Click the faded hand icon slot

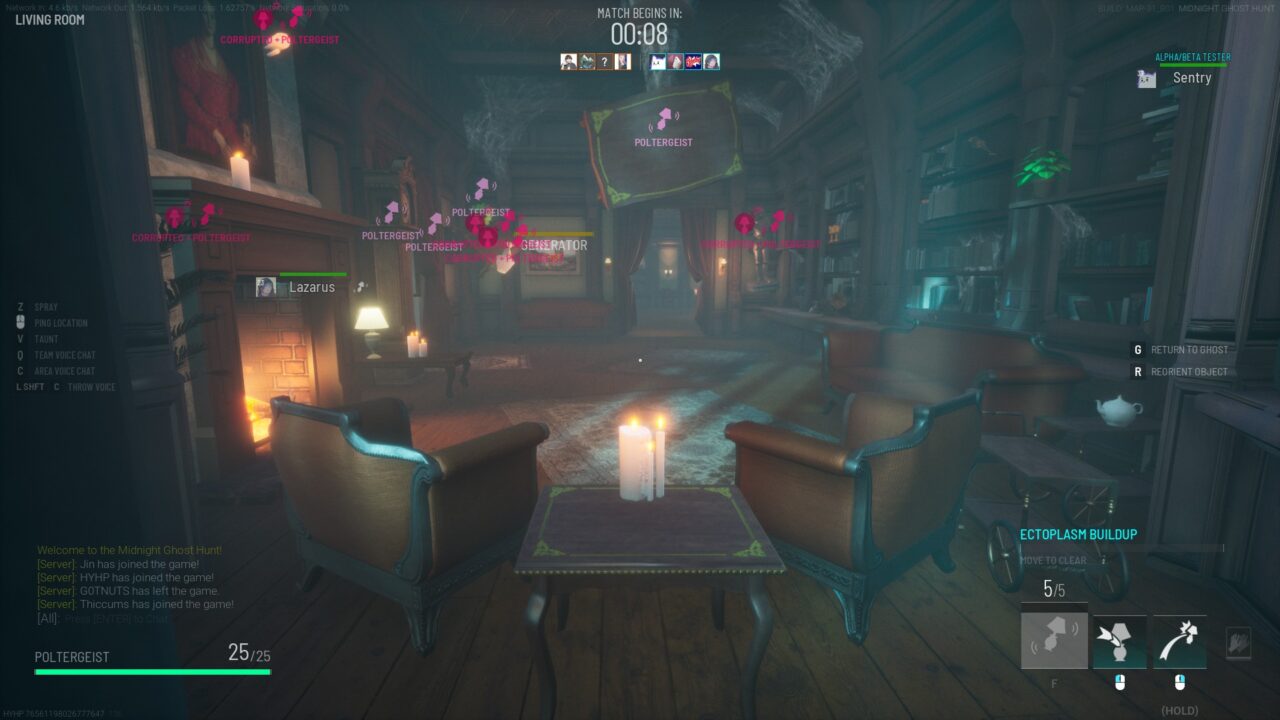(x=1238, y=642)
